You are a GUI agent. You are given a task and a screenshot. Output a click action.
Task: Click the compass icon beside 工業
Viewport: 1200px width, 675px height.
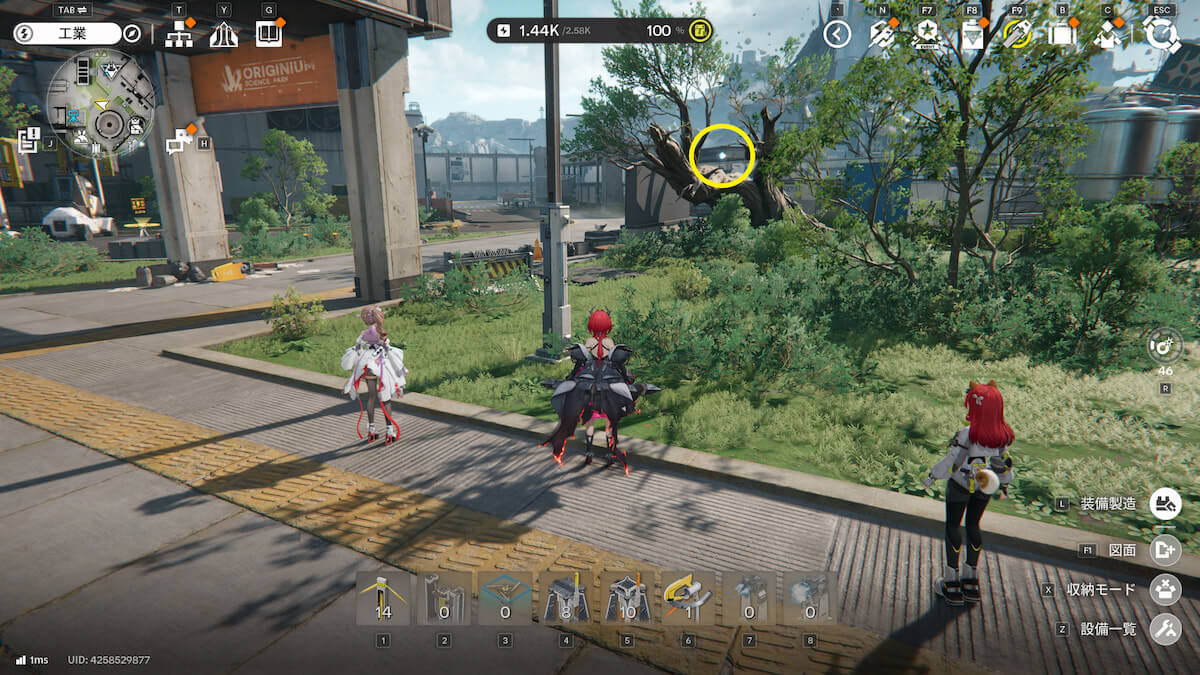132,33
